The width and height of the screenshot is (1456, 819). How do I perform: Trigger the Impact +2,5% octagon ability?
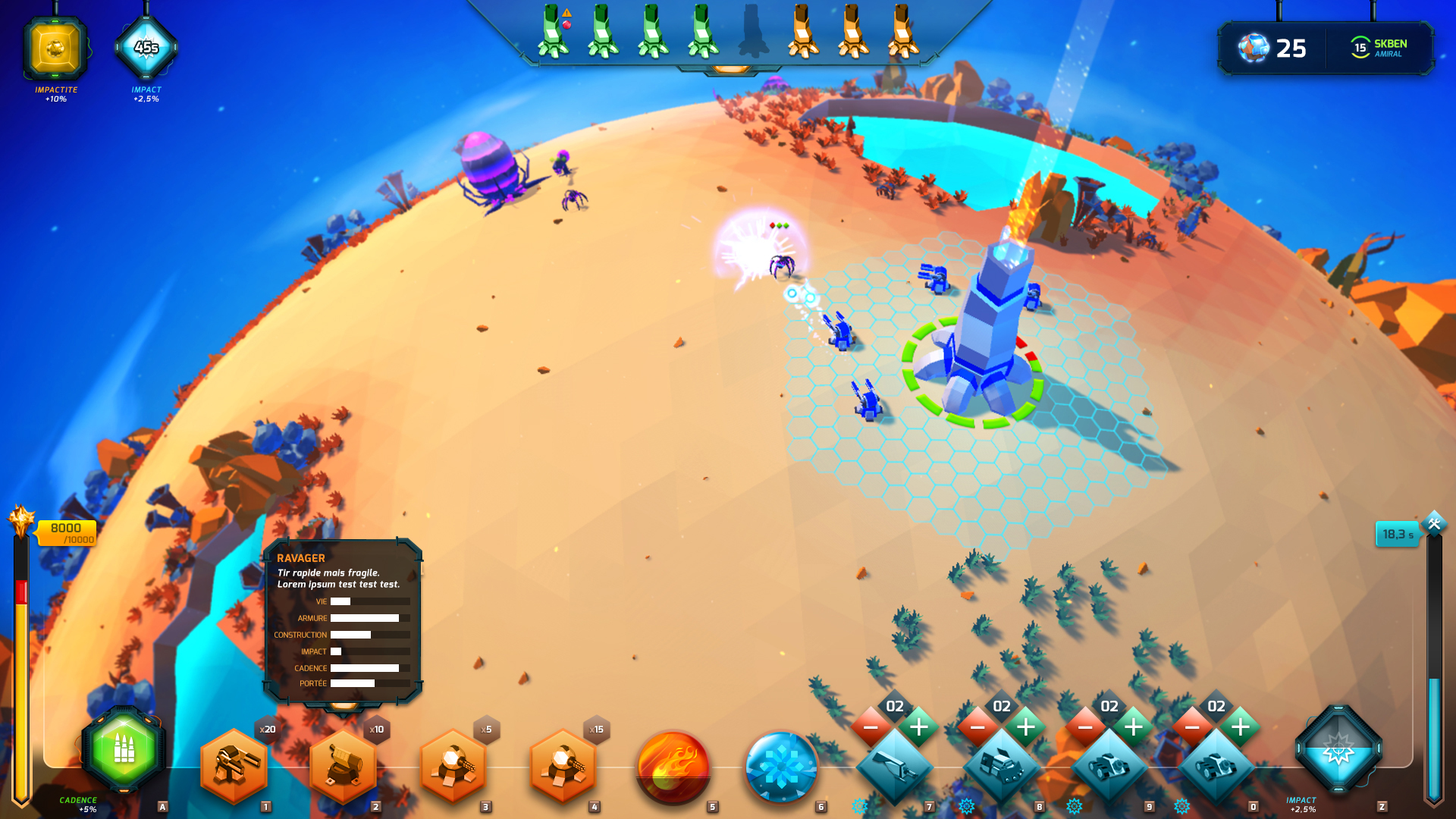coord(1338,750)
